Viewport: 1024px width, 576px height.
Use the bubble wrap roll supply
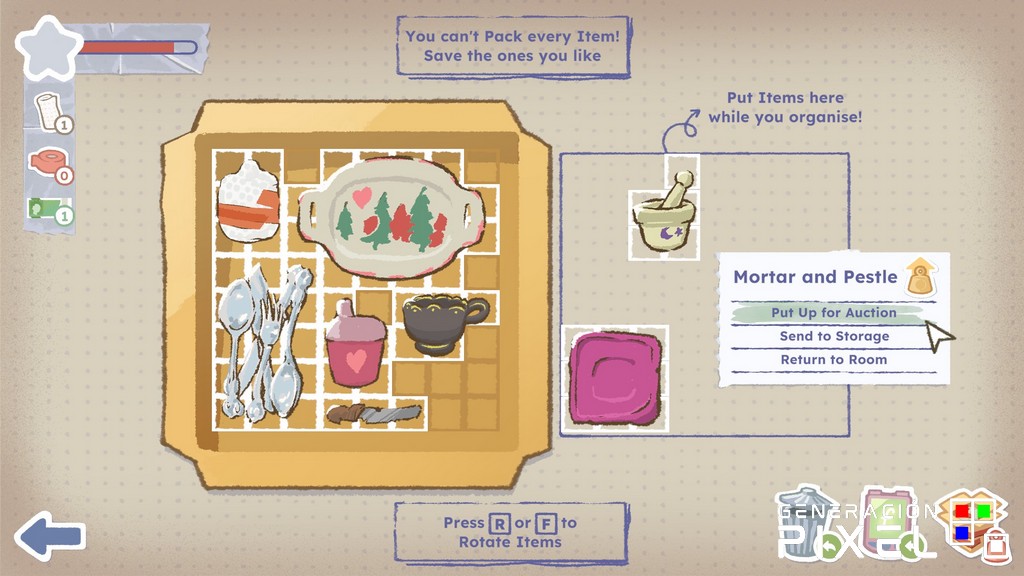(48, 110)
